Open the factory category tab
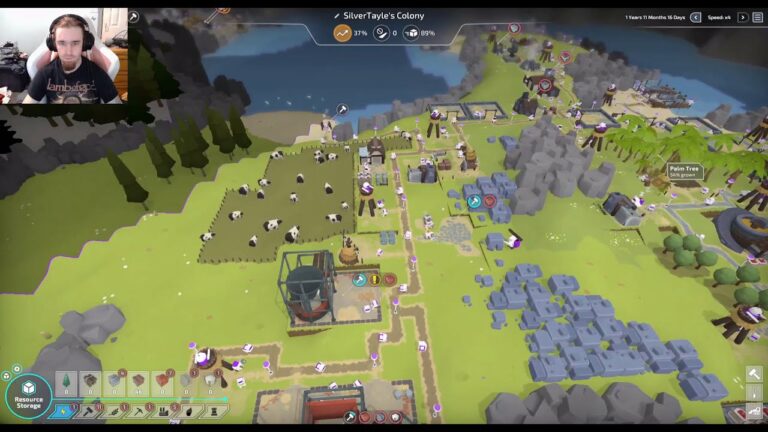 click(x=163, y=412)
